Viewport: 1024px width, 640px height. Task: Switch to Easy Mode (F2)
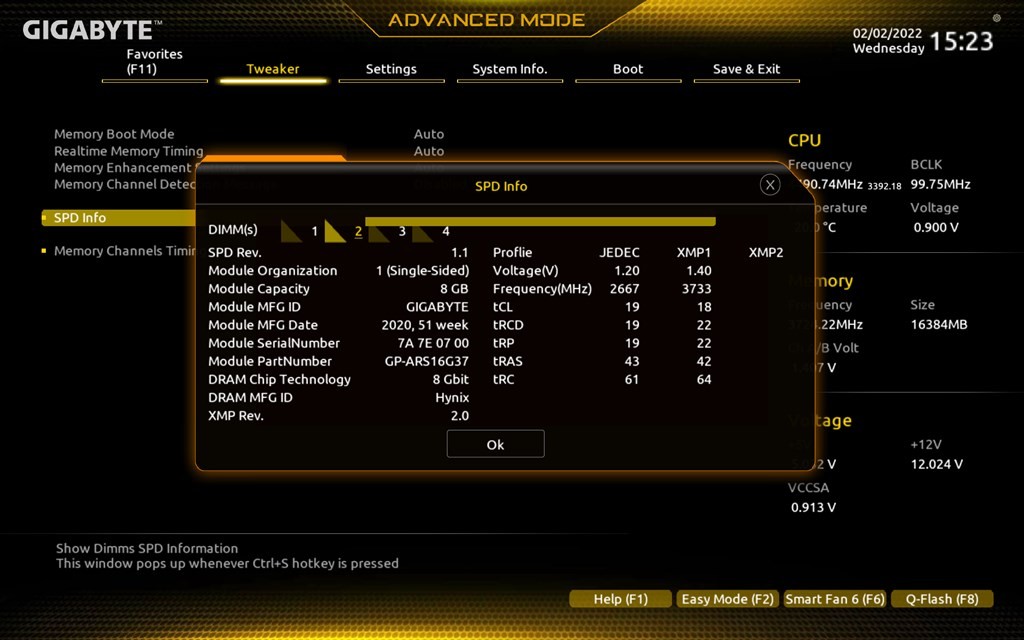[727, 599]
